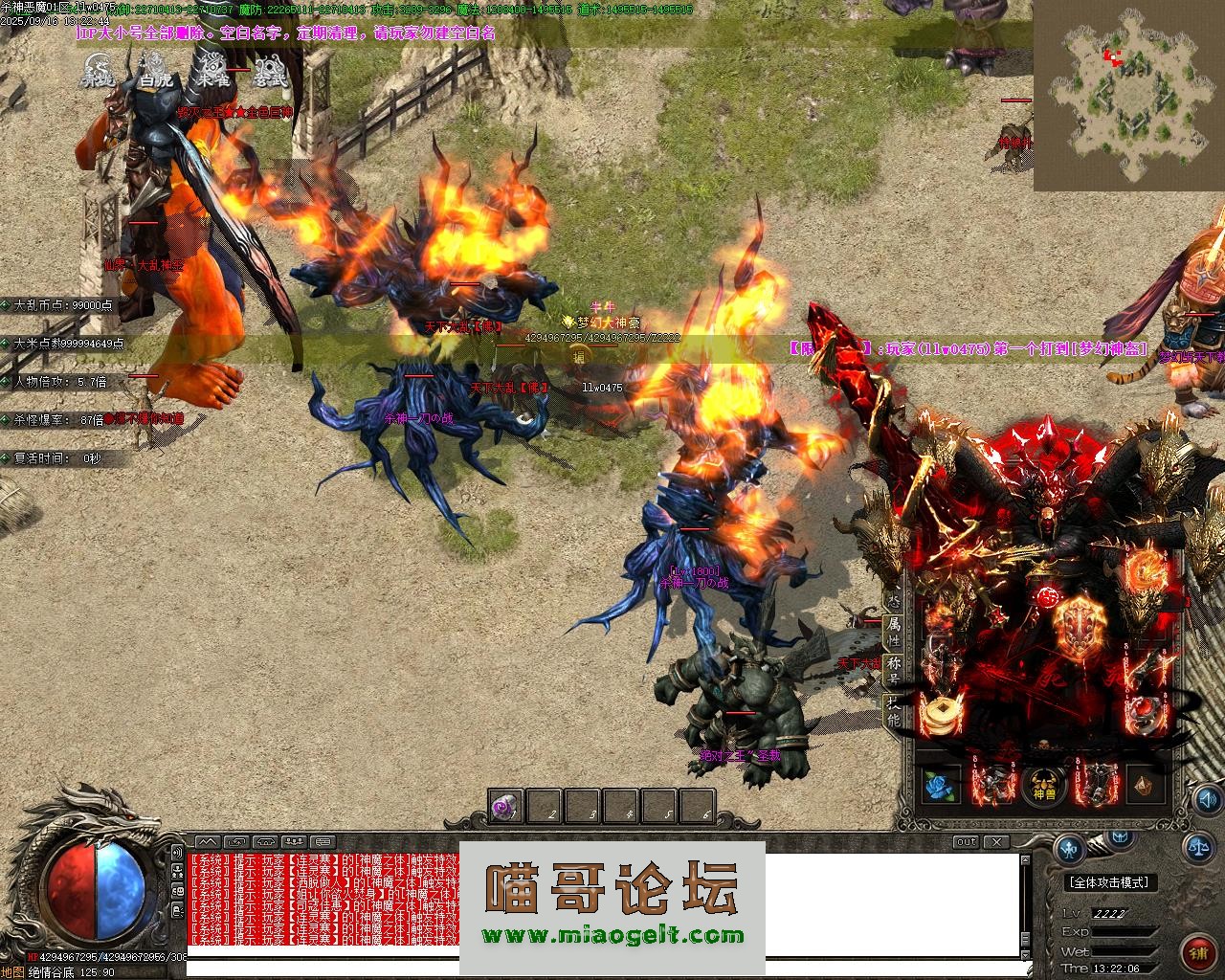
Task: Change the 全体攻击模式 attack mode
Action: [x=1108, y=882]
